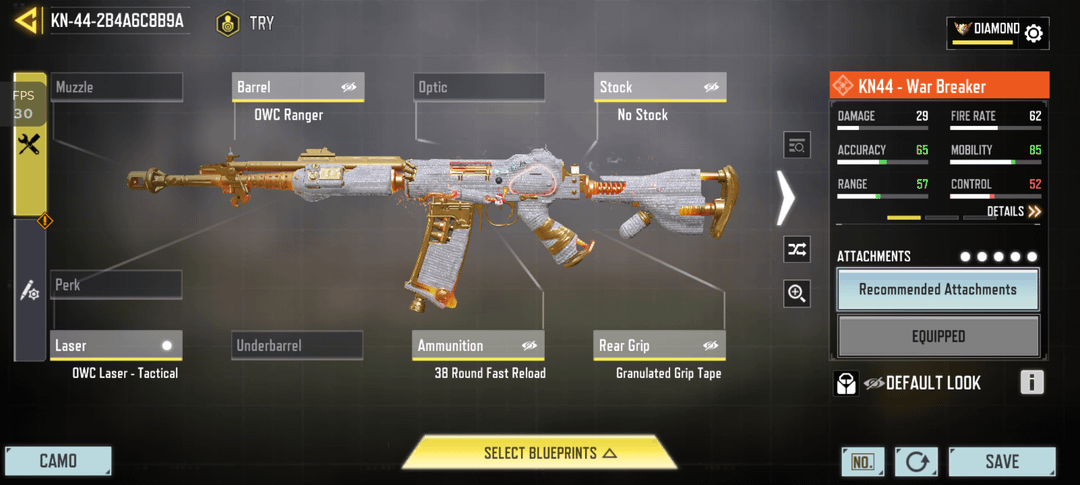Select the Perk attachment slot
The image size is (1080, 485).
[x=117, y=285]
